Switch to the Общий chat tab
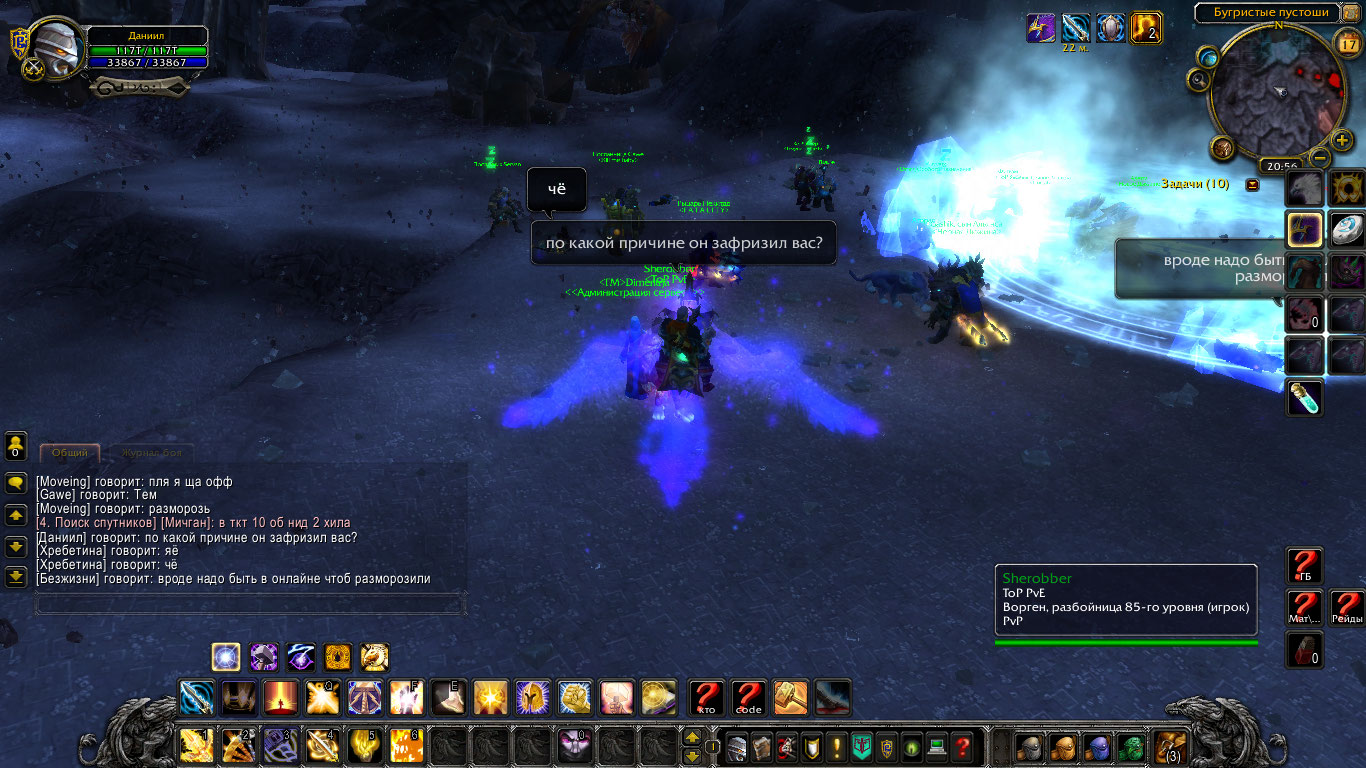The image size is (1366, 768). coord(70,453)
